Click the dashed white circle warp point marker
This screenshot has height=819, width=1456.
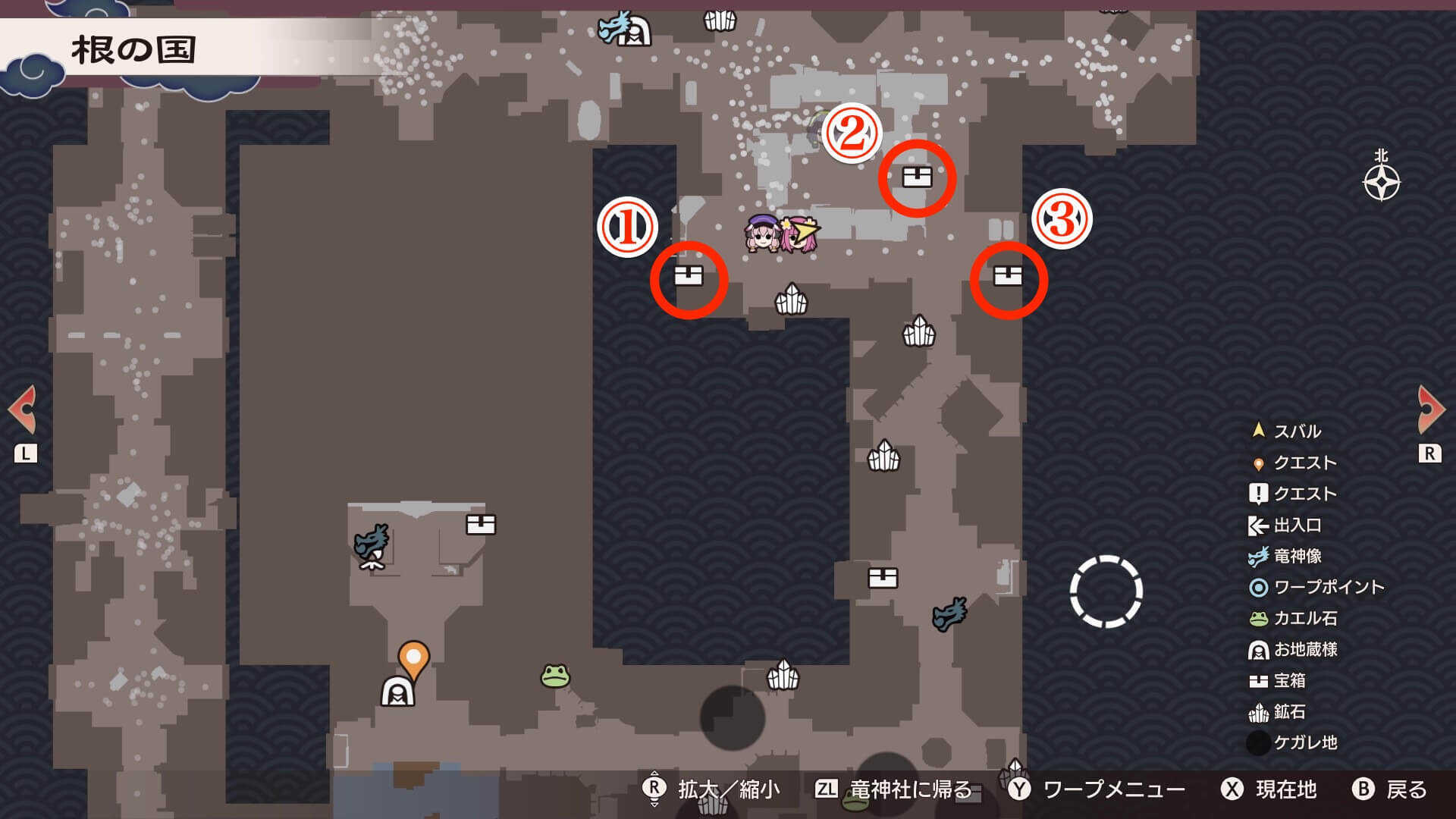click(x=1106, y=591)
